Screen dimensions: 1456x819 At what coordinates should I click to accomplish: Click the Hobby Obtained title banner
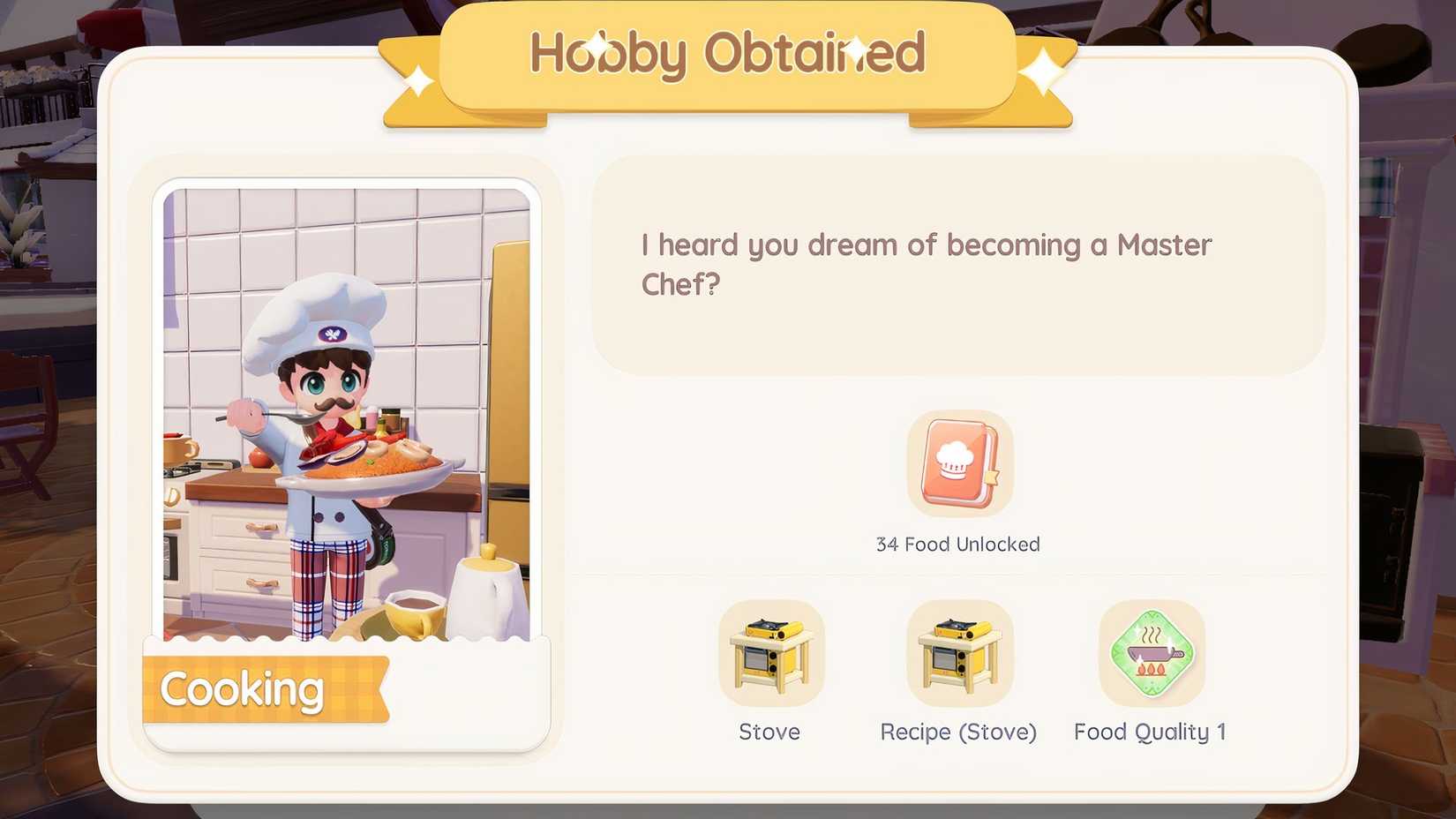tap(726, 55)
